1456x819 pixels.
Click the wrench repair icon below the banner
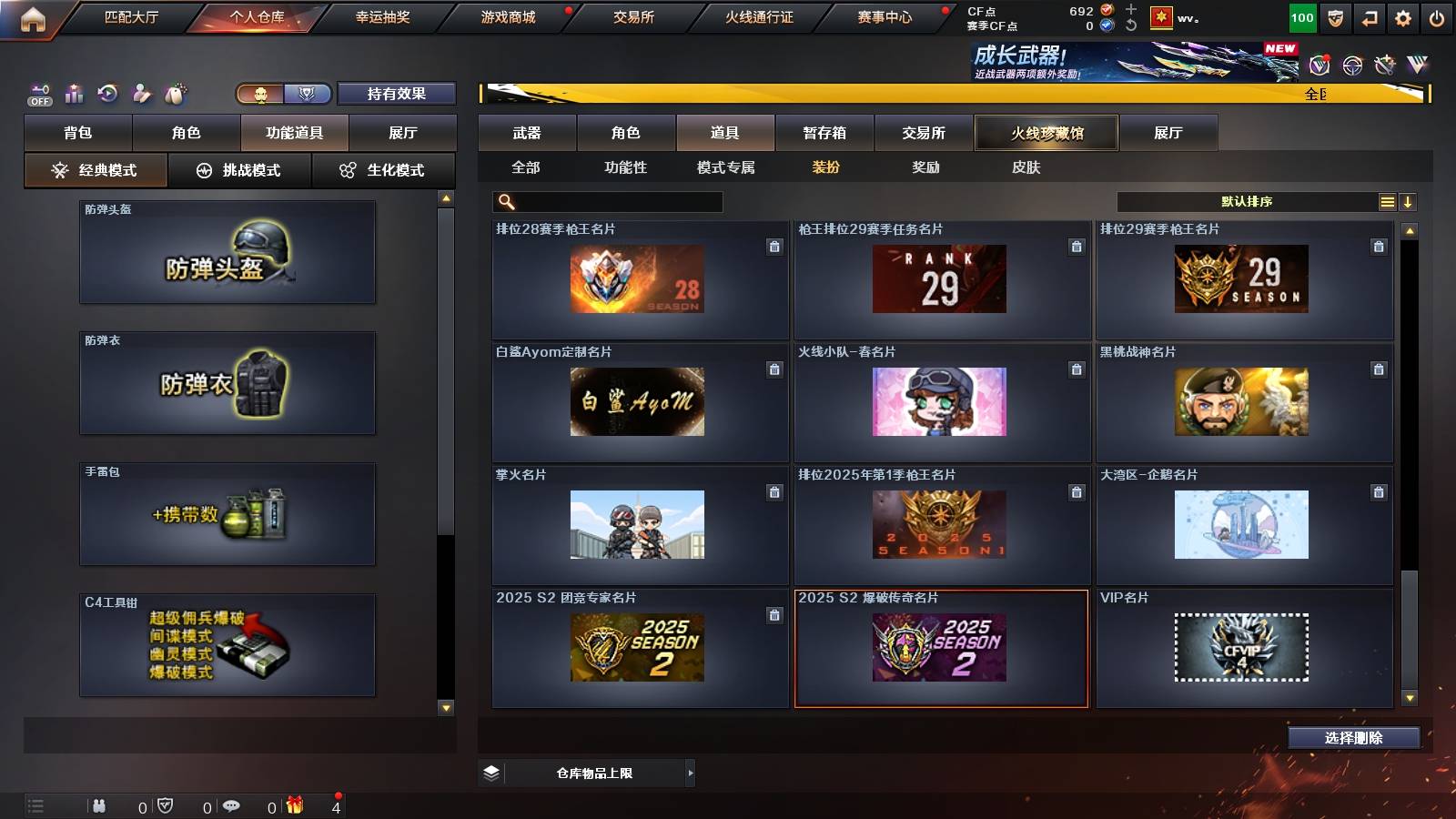(1385, 66)
